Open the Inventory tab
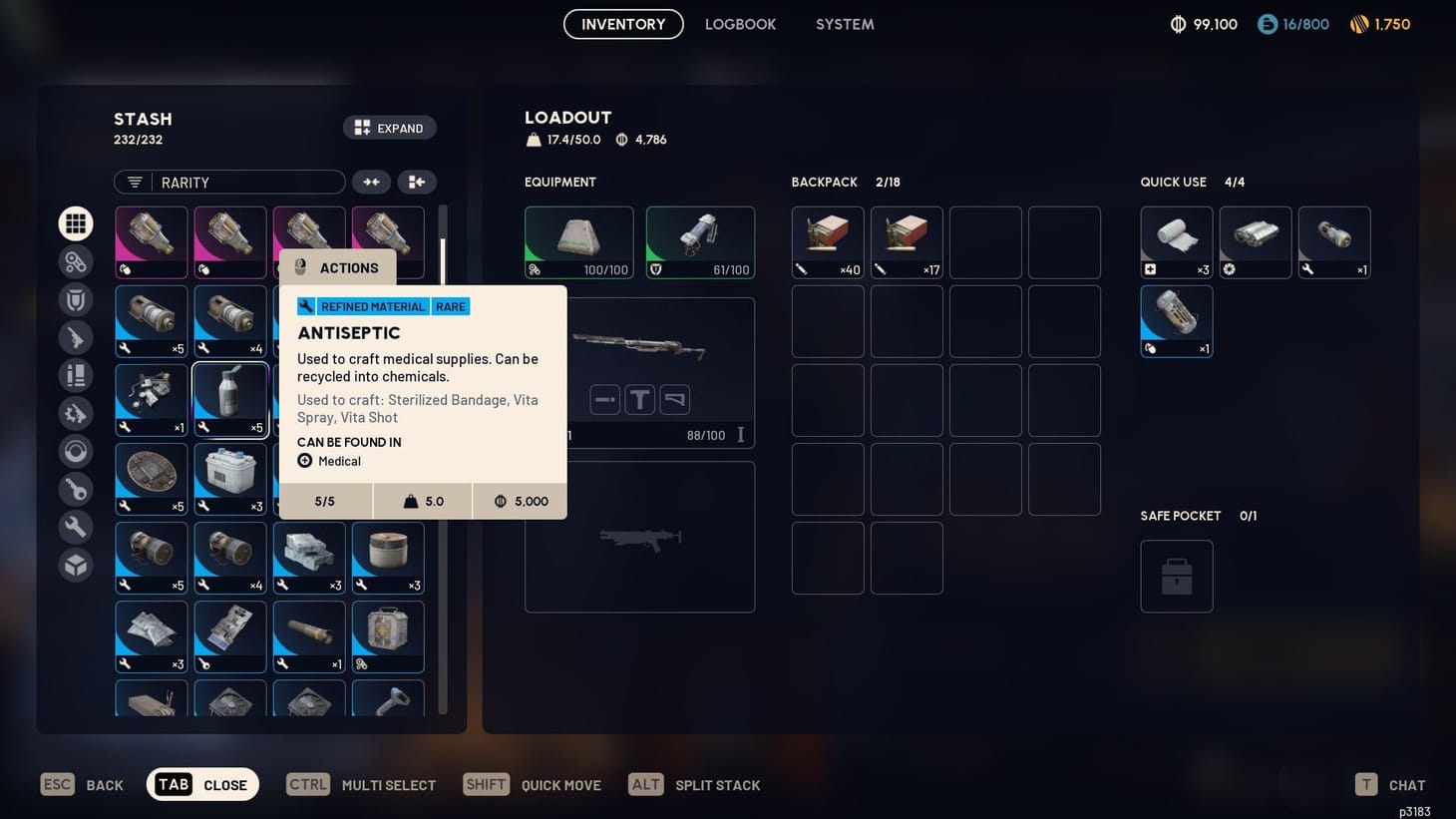This screenshot has width=1456, height=819. 623,24
